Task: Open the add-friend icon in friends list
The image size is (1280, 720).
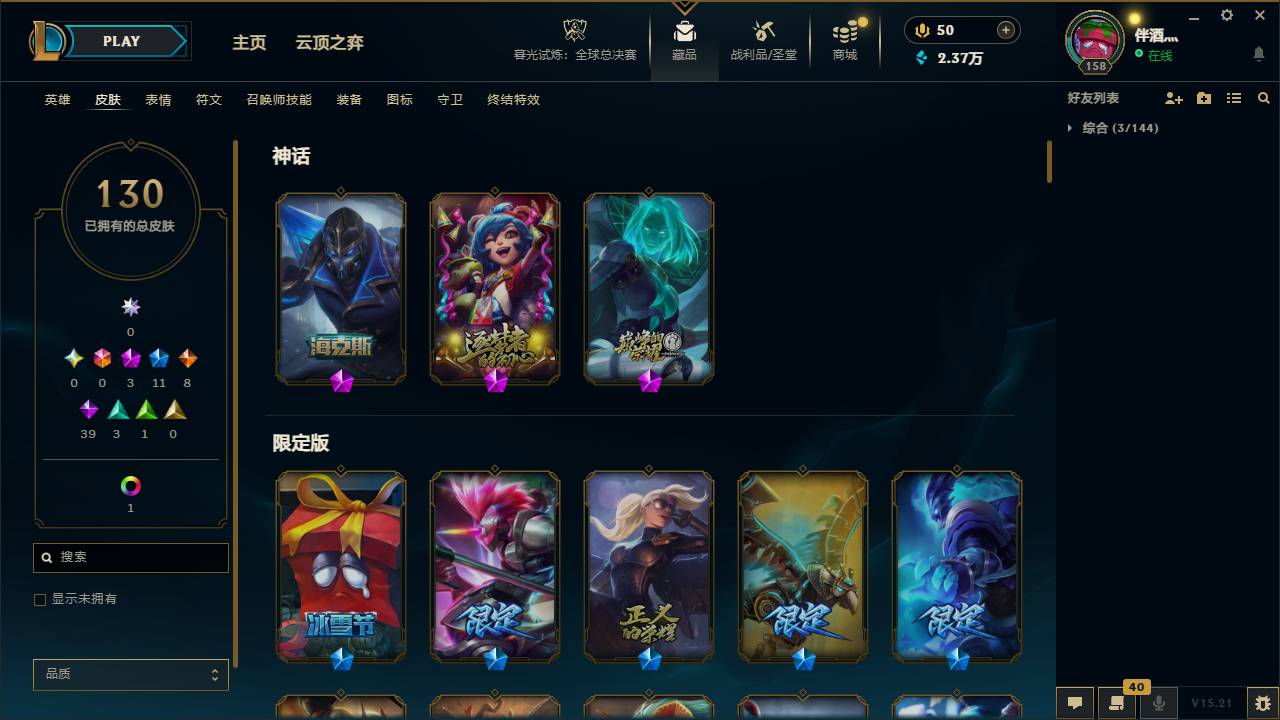Action: (1175, 97)
